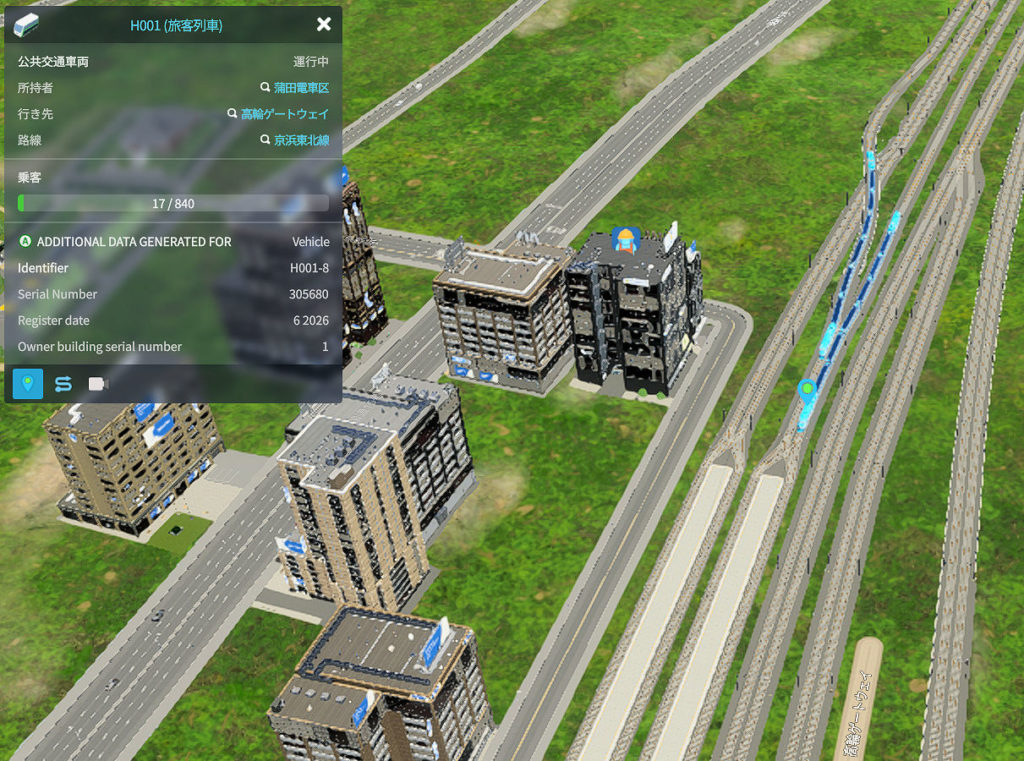This screenshot has width=1024, height=761.
Task: Select the green pin marker on the train
Action: pyautogui.click(x=807, y=389)
